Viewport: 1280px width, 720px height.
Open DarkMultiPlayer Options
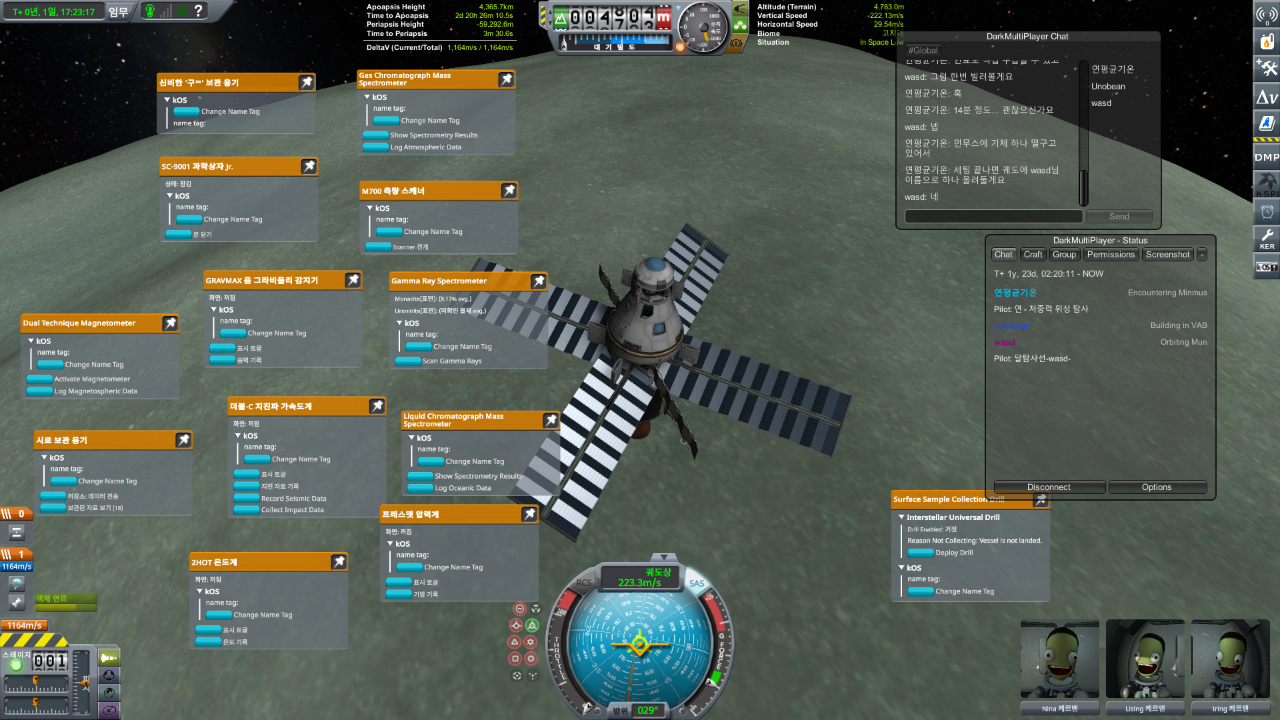click(1156, 487)
